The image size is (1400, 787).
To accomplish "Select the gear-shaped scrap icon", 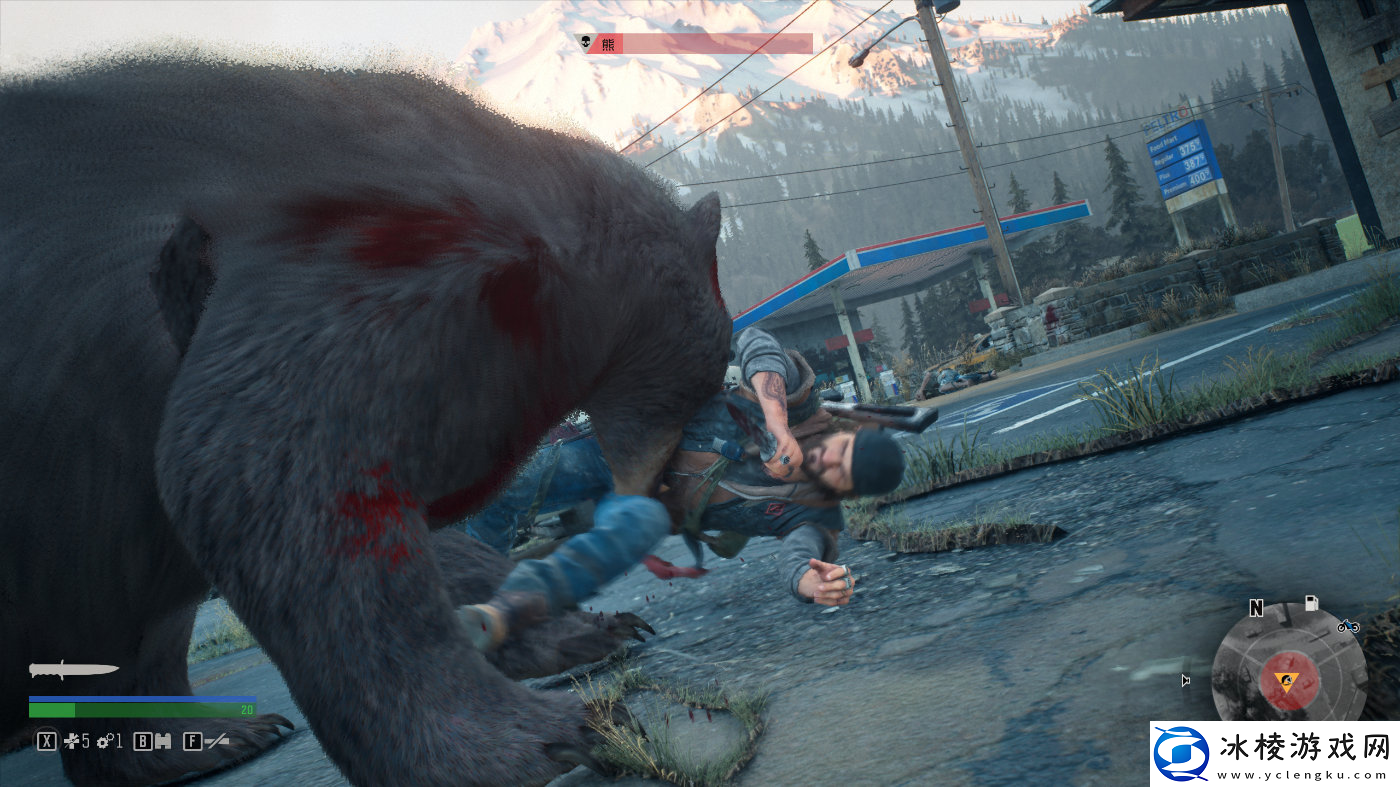I will [104, 741].
